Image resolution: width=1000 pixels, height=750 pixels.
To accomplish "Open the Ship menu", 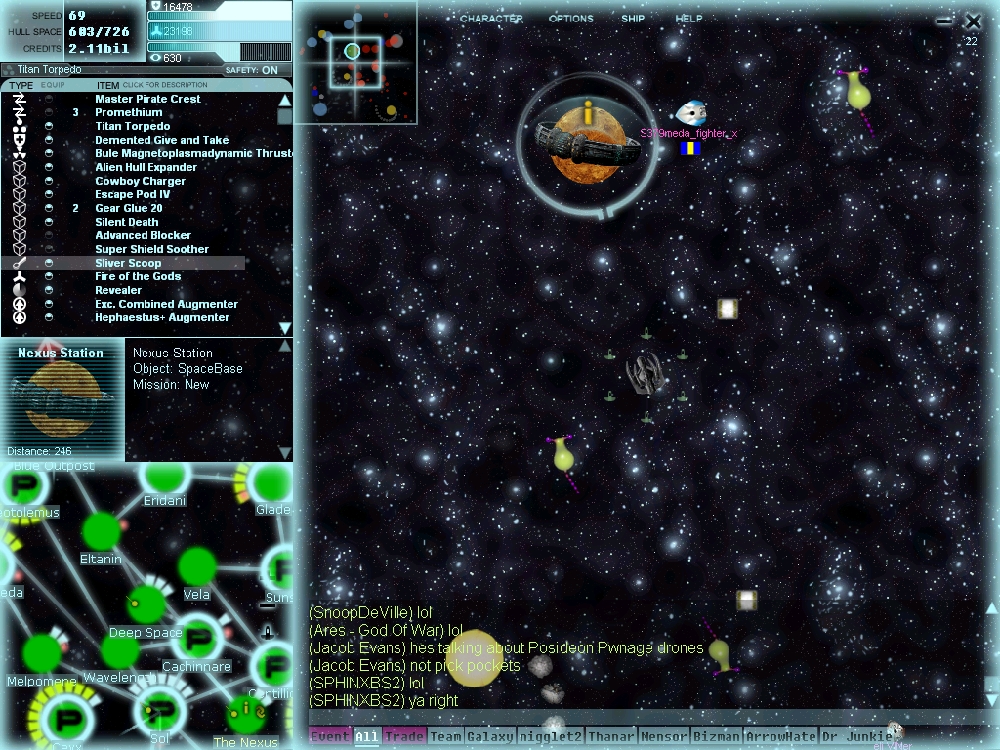I will (633, 19).
